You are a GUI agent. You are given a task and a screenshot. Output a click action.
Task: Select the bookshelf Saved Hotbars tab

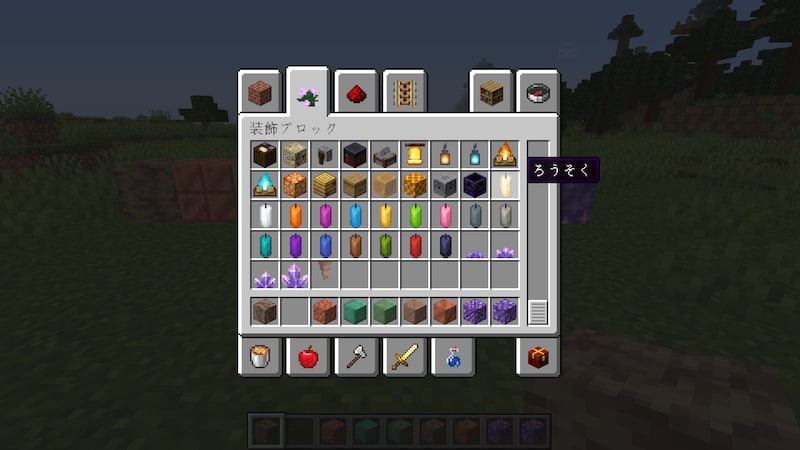pyautogui.click(x=490, y=94)
